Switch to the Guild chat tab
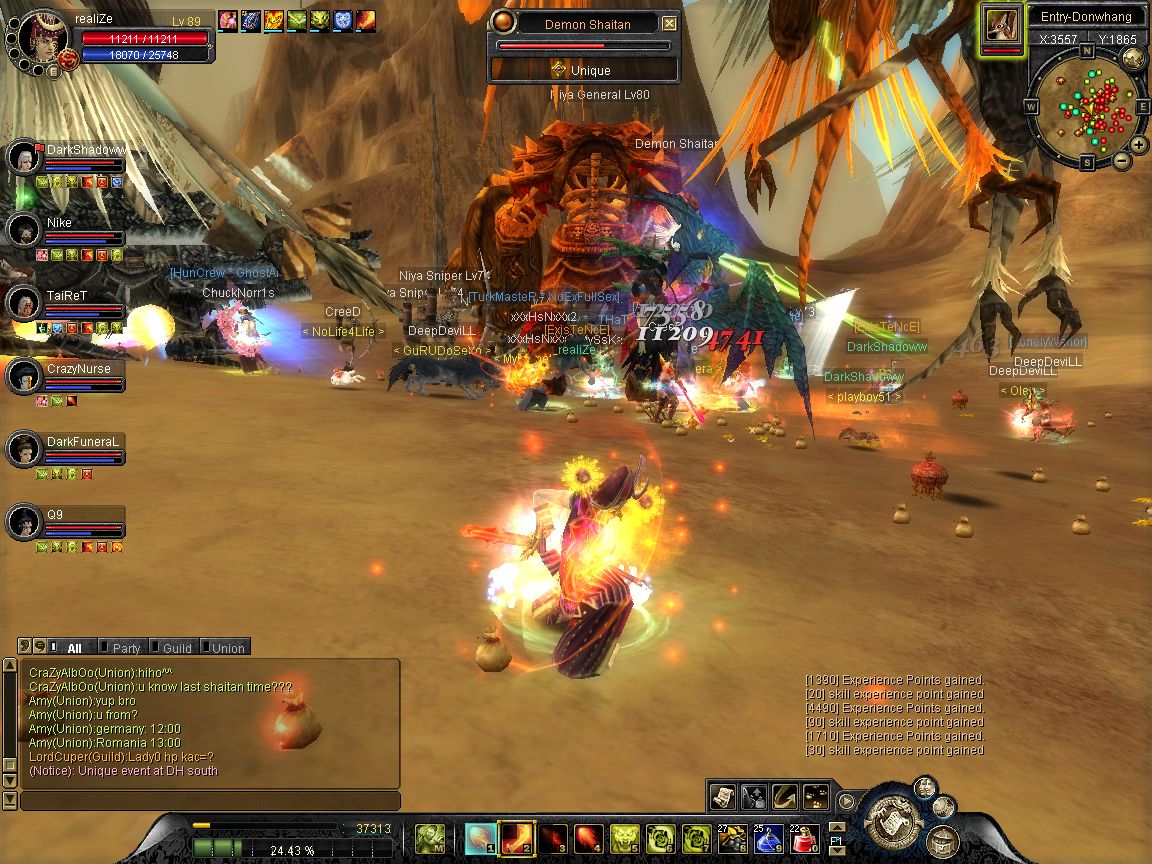1152x864 pixels. pyautogui.click(x=174, y=648)
